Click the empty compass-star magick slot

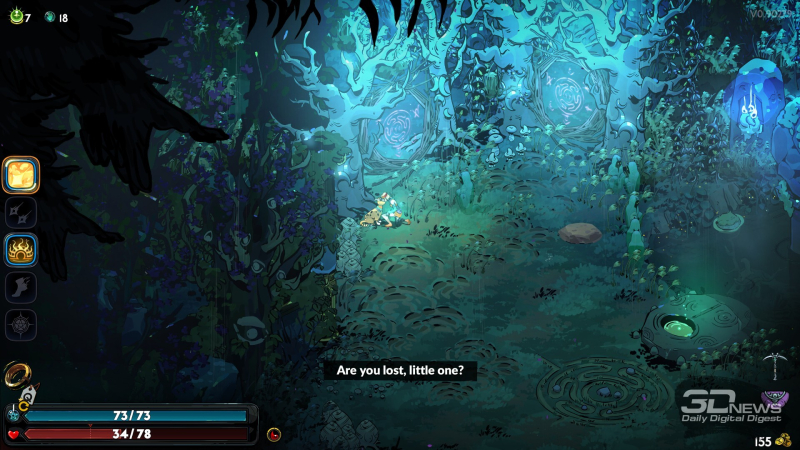(21, 325)
